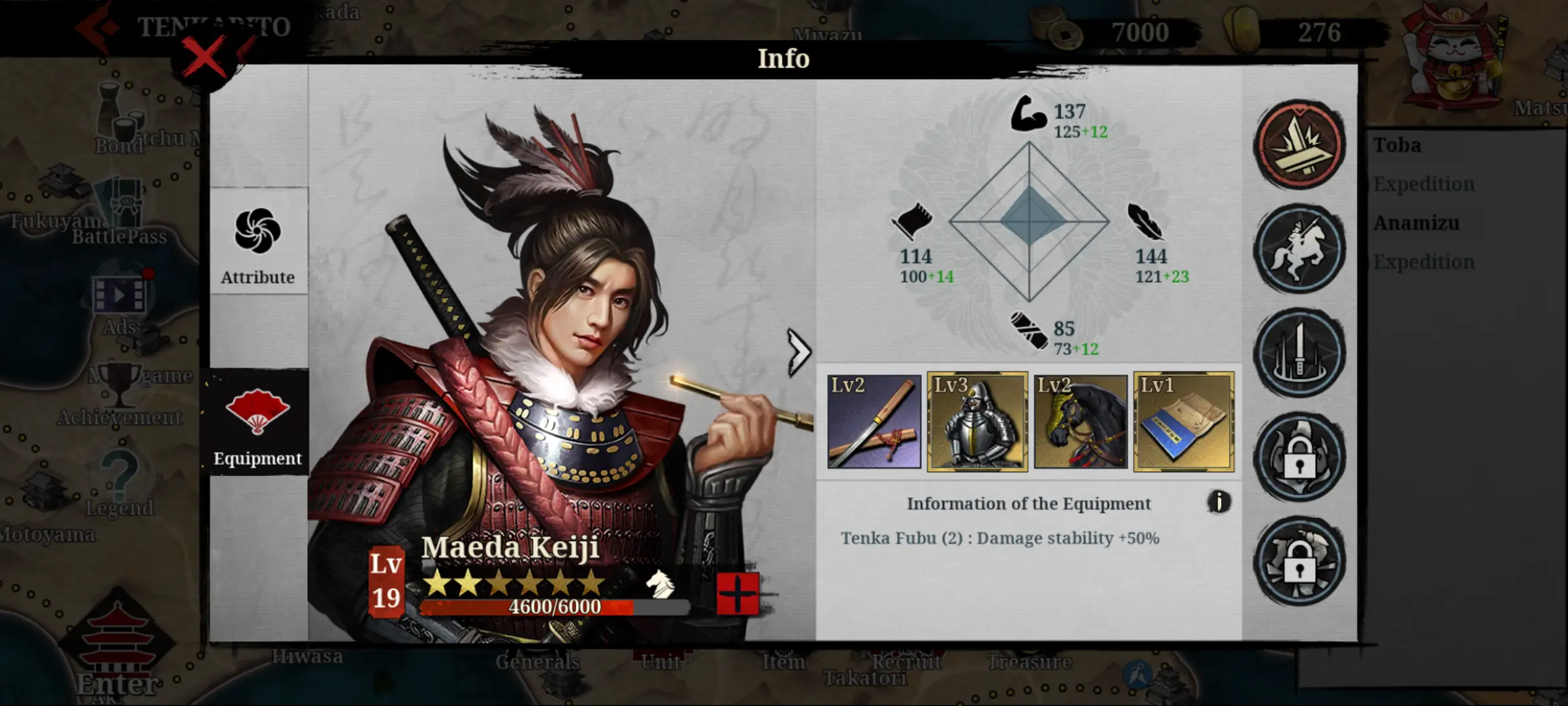Choose the Lv3 armor equipment slot
This screenshot has height=706, width=1568.
977,422
